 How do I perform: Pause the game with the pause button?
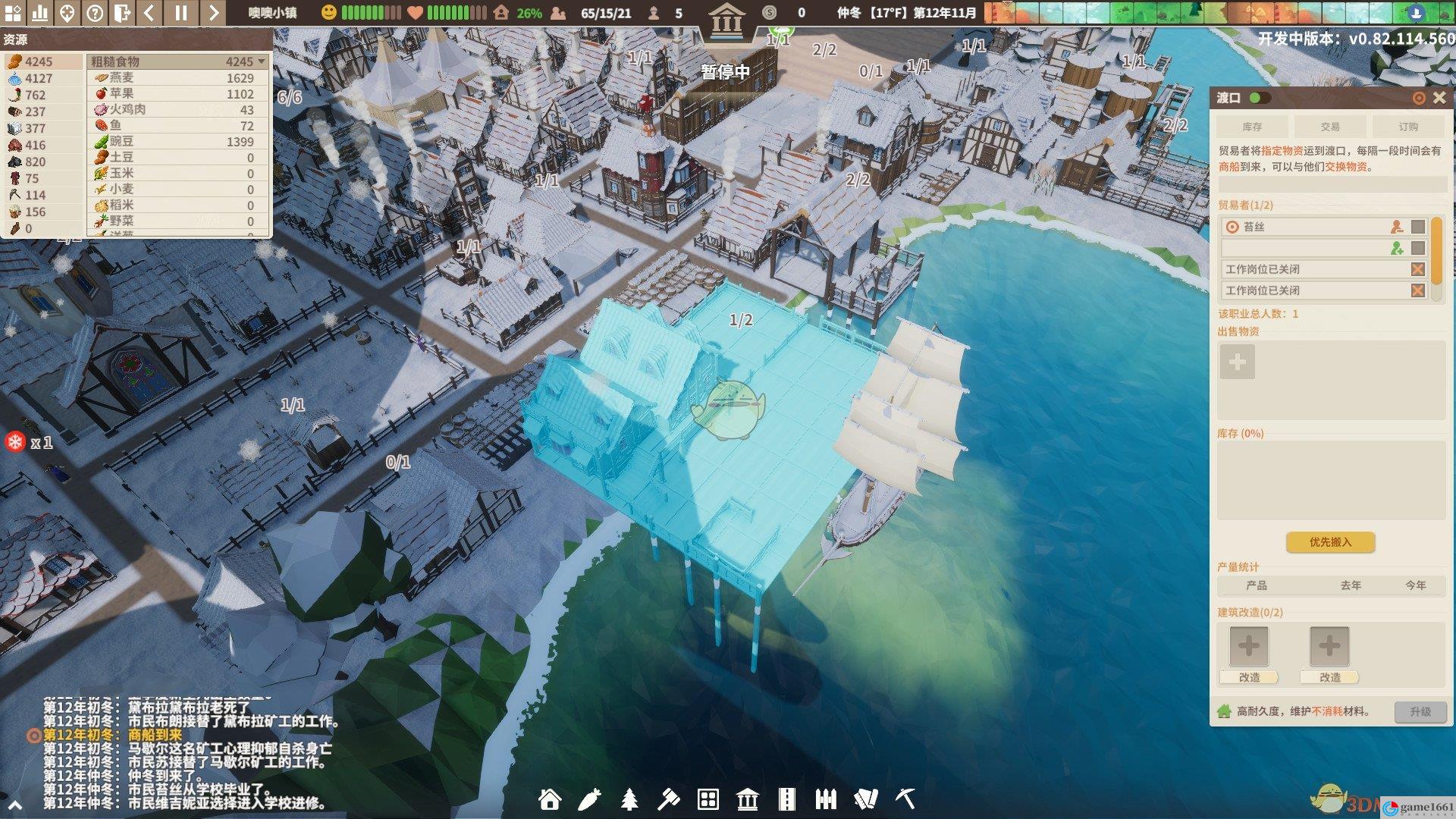click(180, 12)
